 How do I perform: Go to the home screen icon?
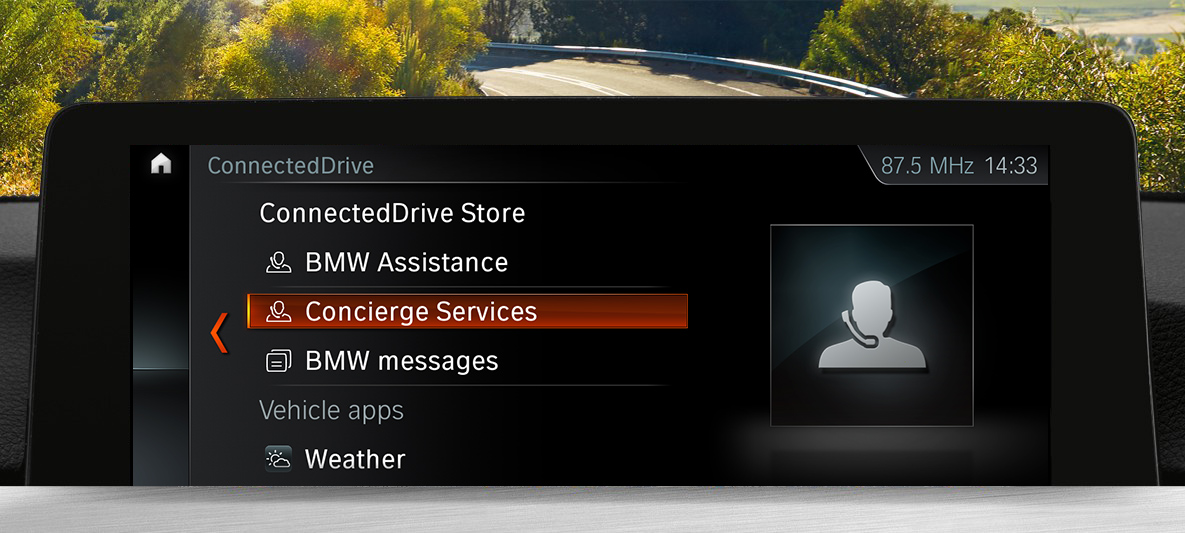point(161,165)
